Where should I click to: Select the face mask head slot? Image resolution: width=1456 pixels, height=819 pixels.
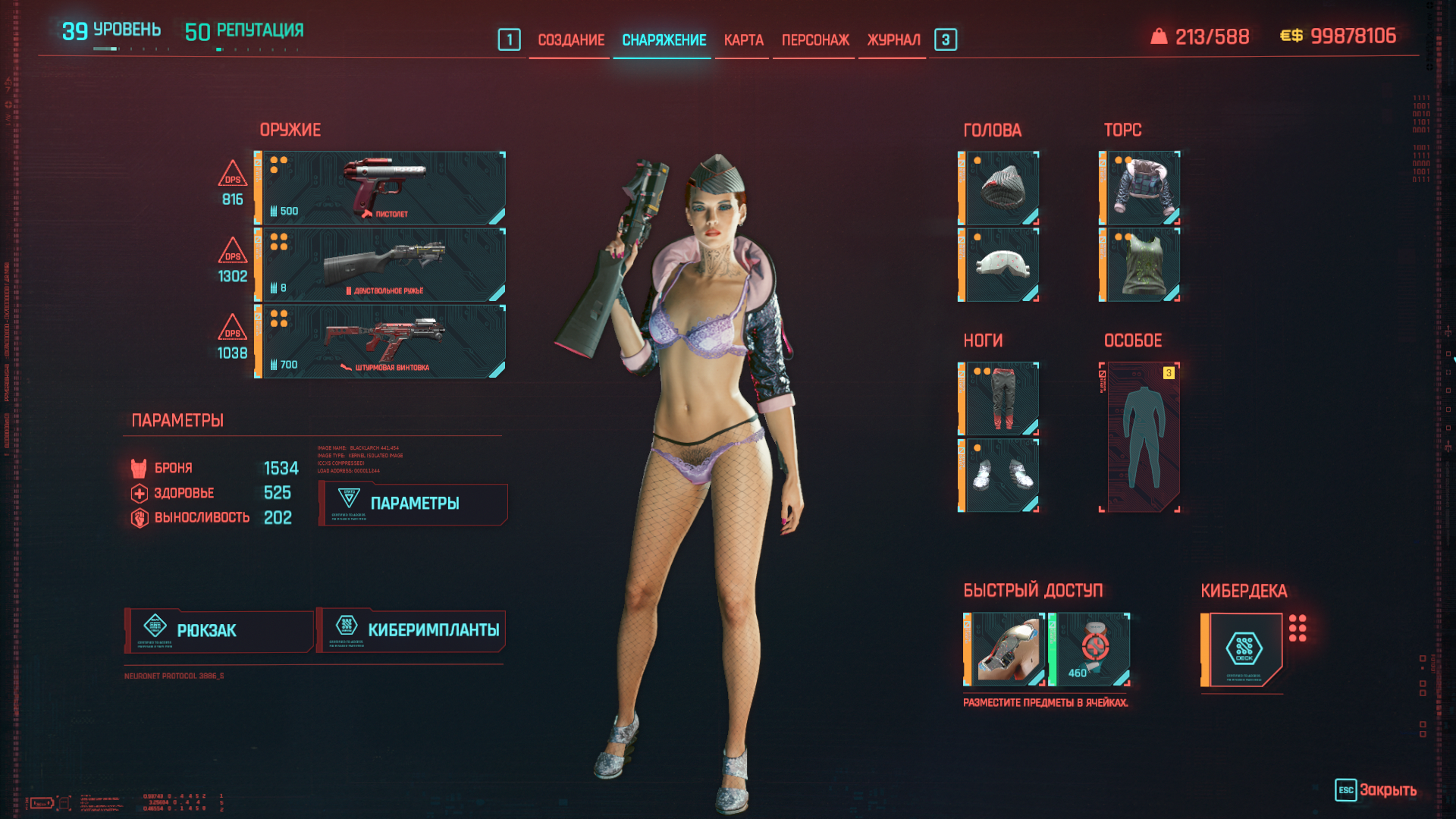click(x=999, y=265)
